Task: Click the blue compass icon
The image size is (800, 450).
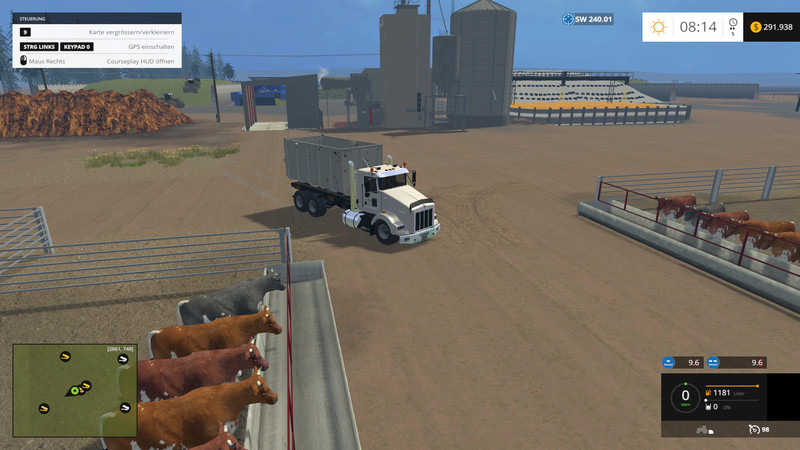Action: coord(567,19)
